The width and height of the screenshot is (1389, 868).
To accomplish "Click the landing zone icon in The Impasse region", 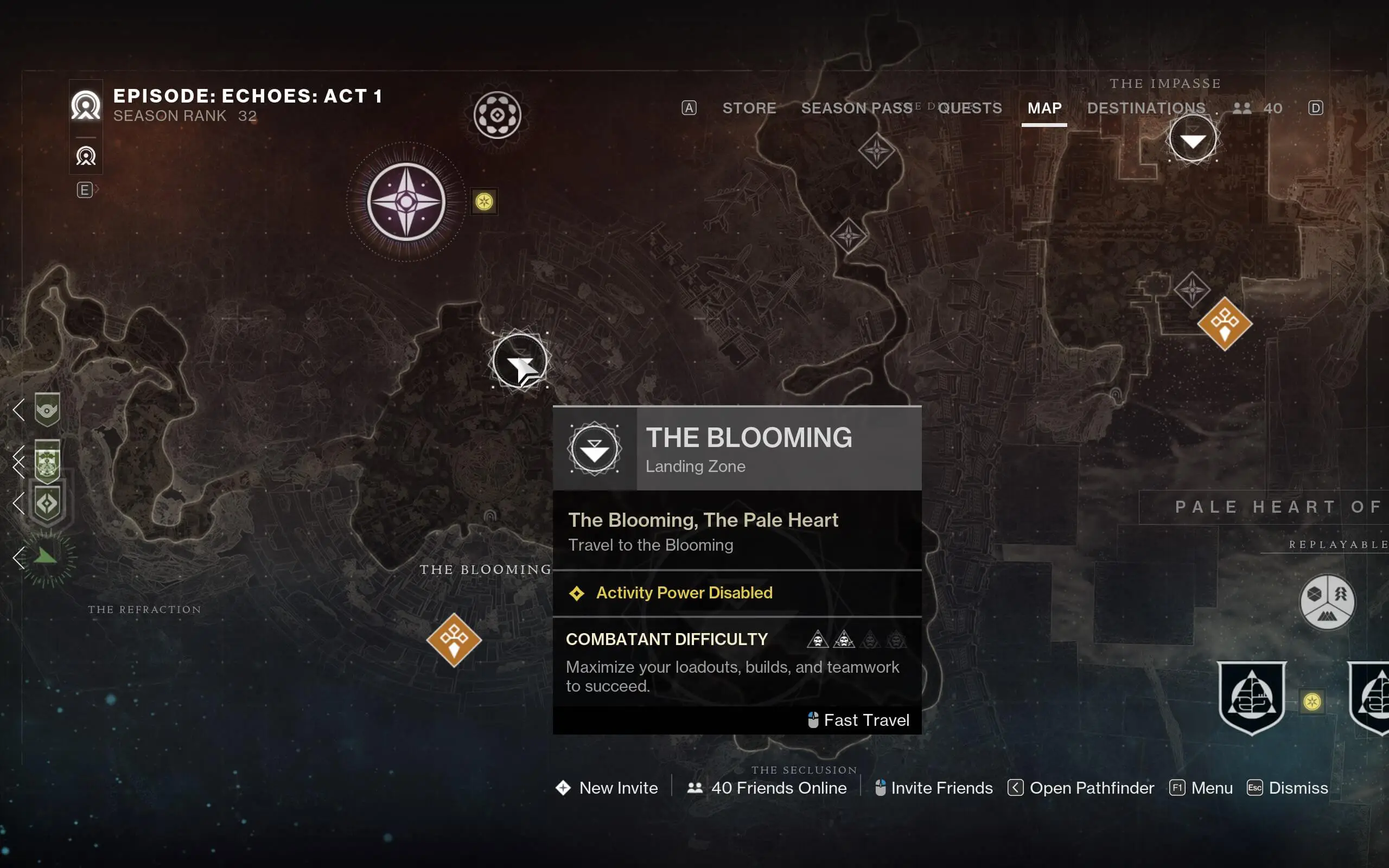I will tap(1193, 138).
